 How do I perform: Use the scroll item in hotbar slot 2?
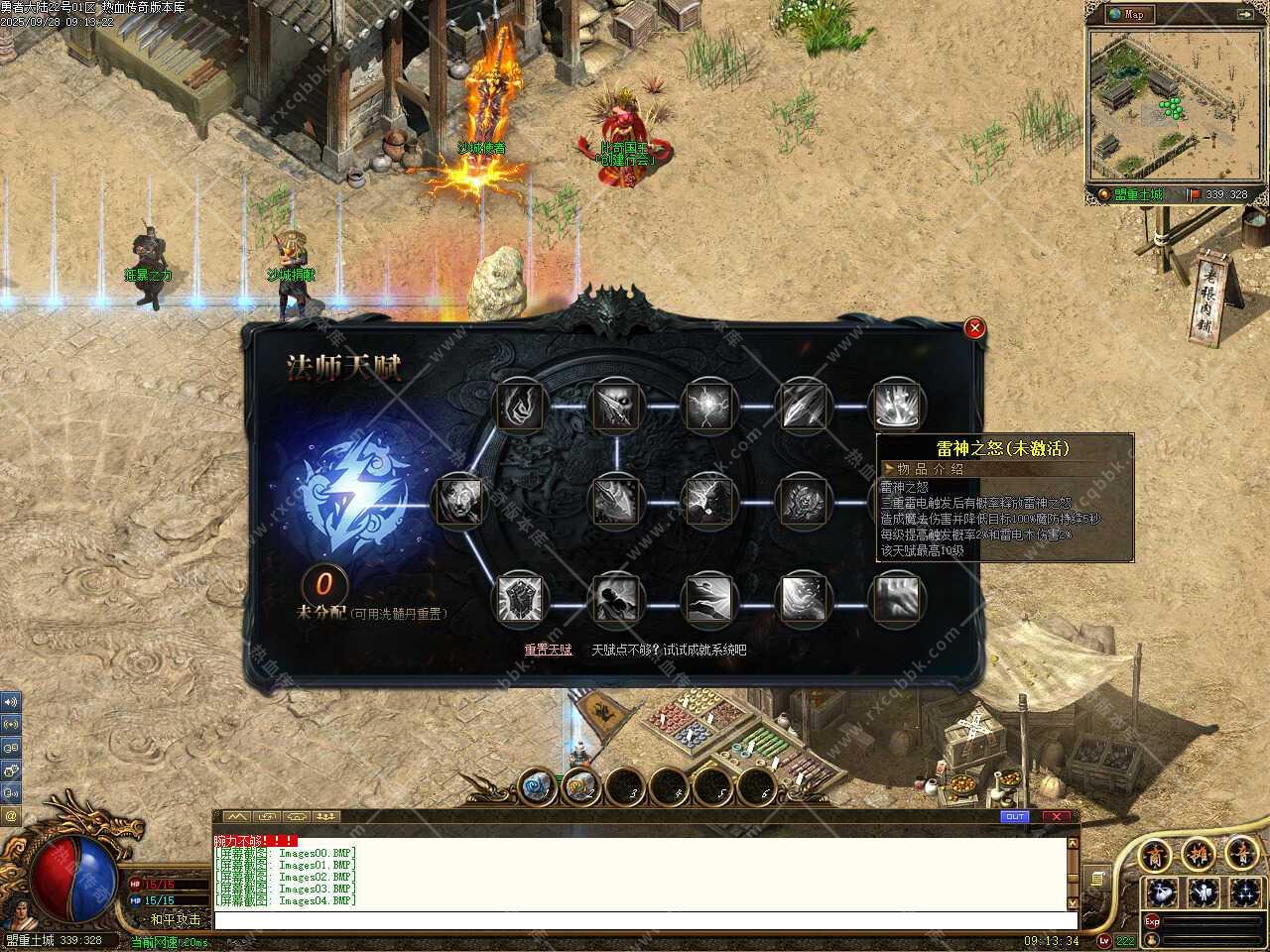[582, 787]
